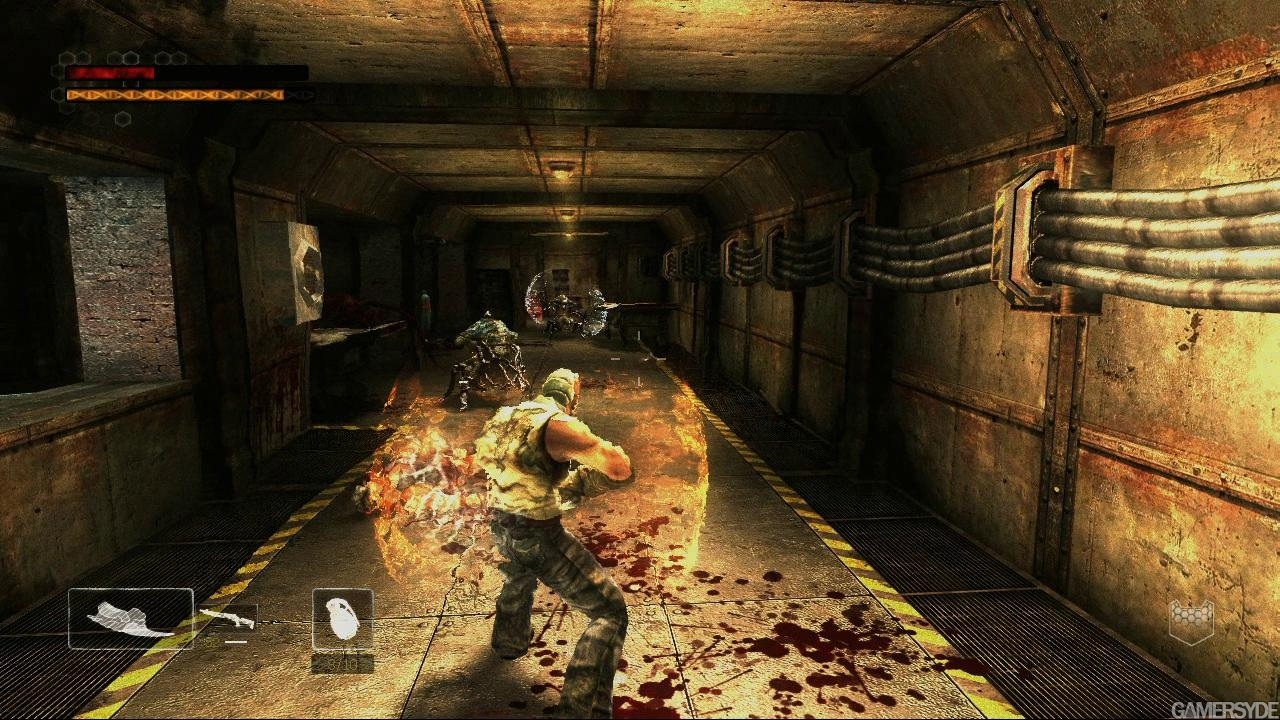Select the grenade slot
The width and height of the screenshot is (1280, 720).
[343, 618]
